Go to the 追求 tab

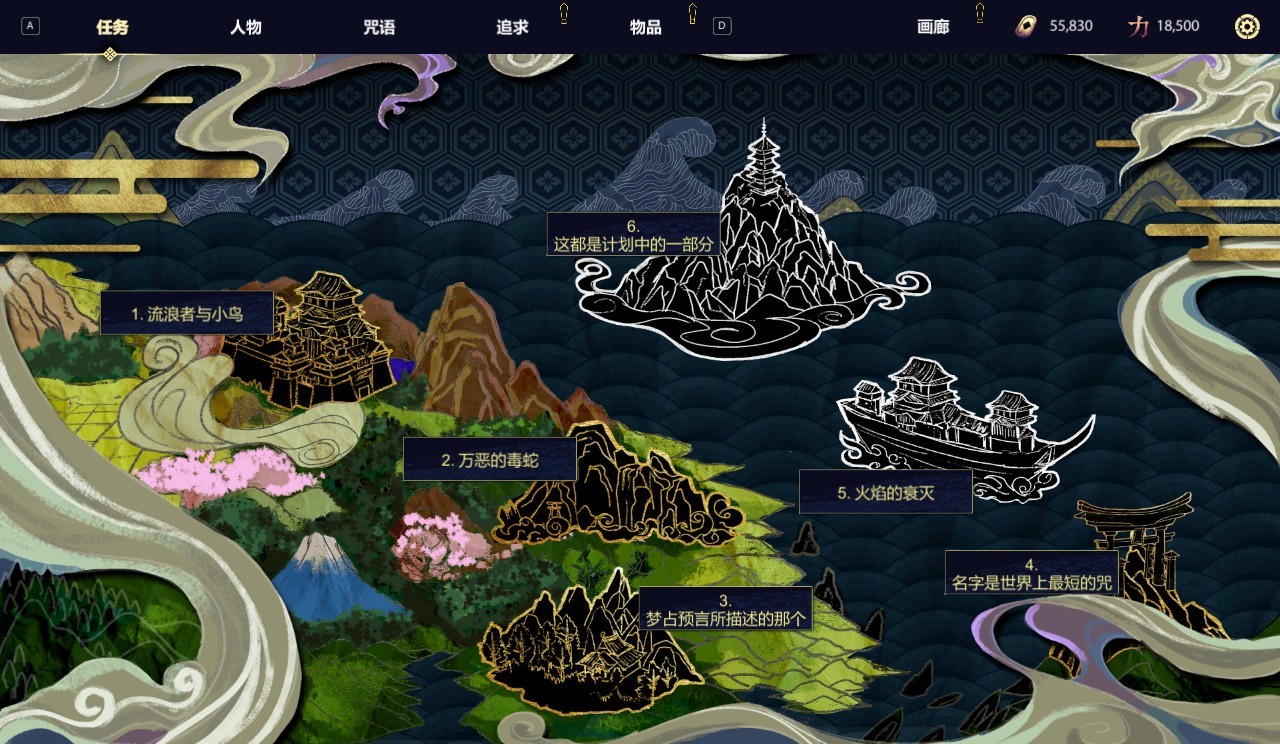512,27
